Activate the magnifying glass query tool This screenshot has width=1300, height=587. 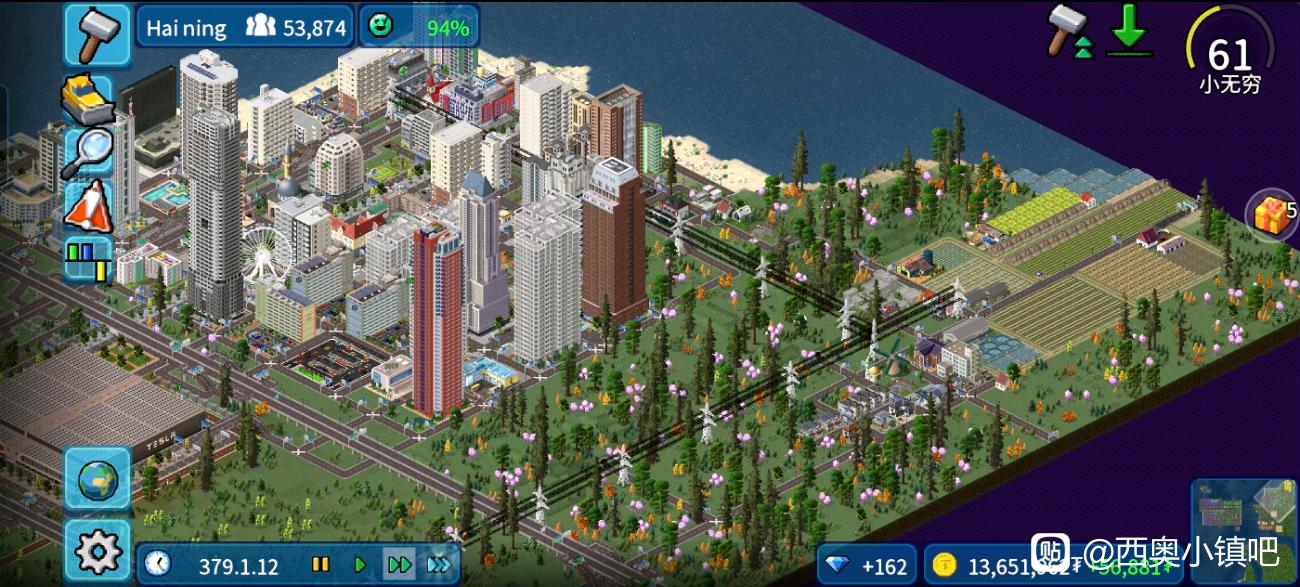pyautogui.click(x=89, y=152)
